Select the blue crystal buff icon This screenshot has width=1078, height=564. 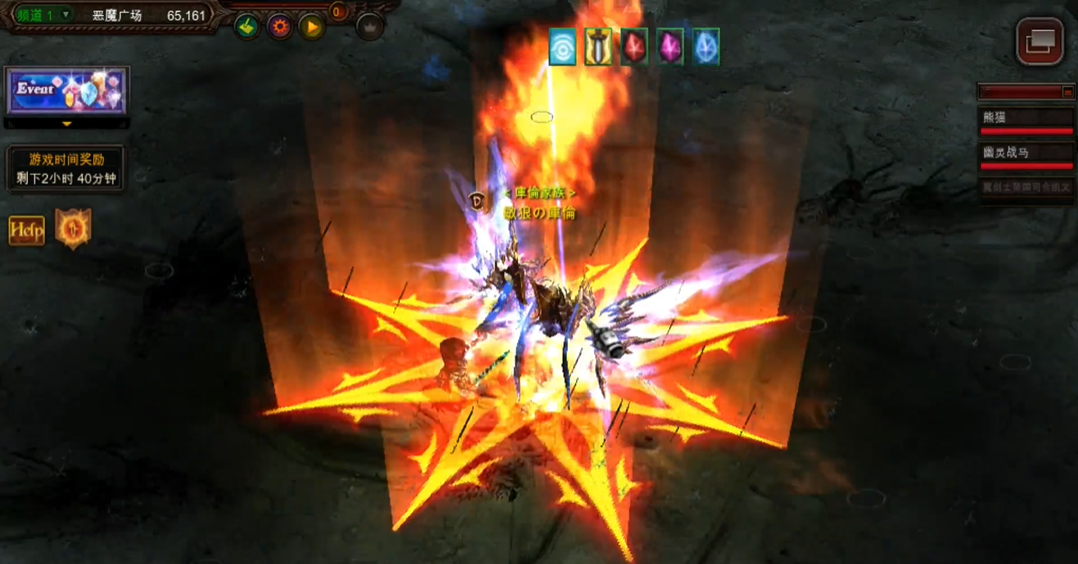706,47
